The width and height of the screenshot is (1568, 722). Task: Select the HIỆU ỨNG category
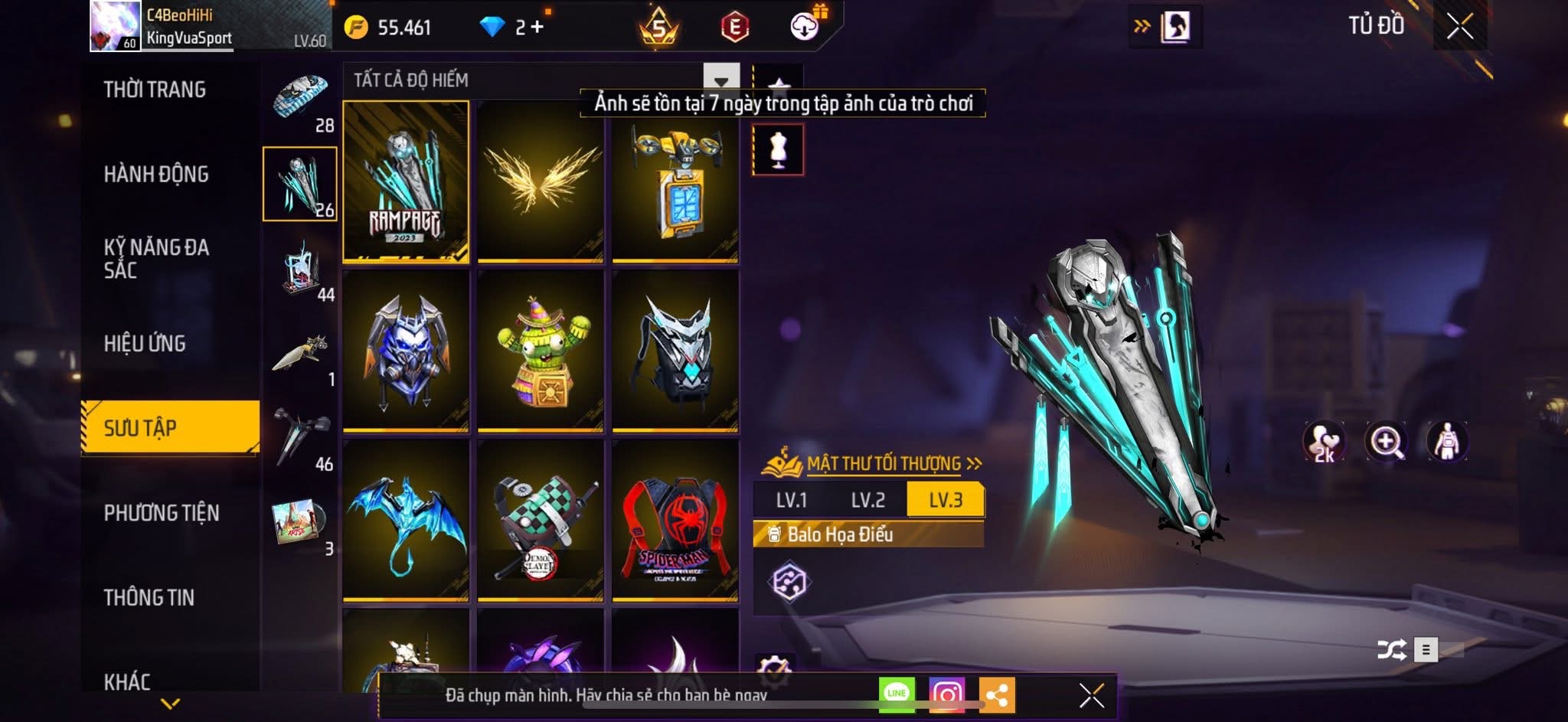coord(145,344)
